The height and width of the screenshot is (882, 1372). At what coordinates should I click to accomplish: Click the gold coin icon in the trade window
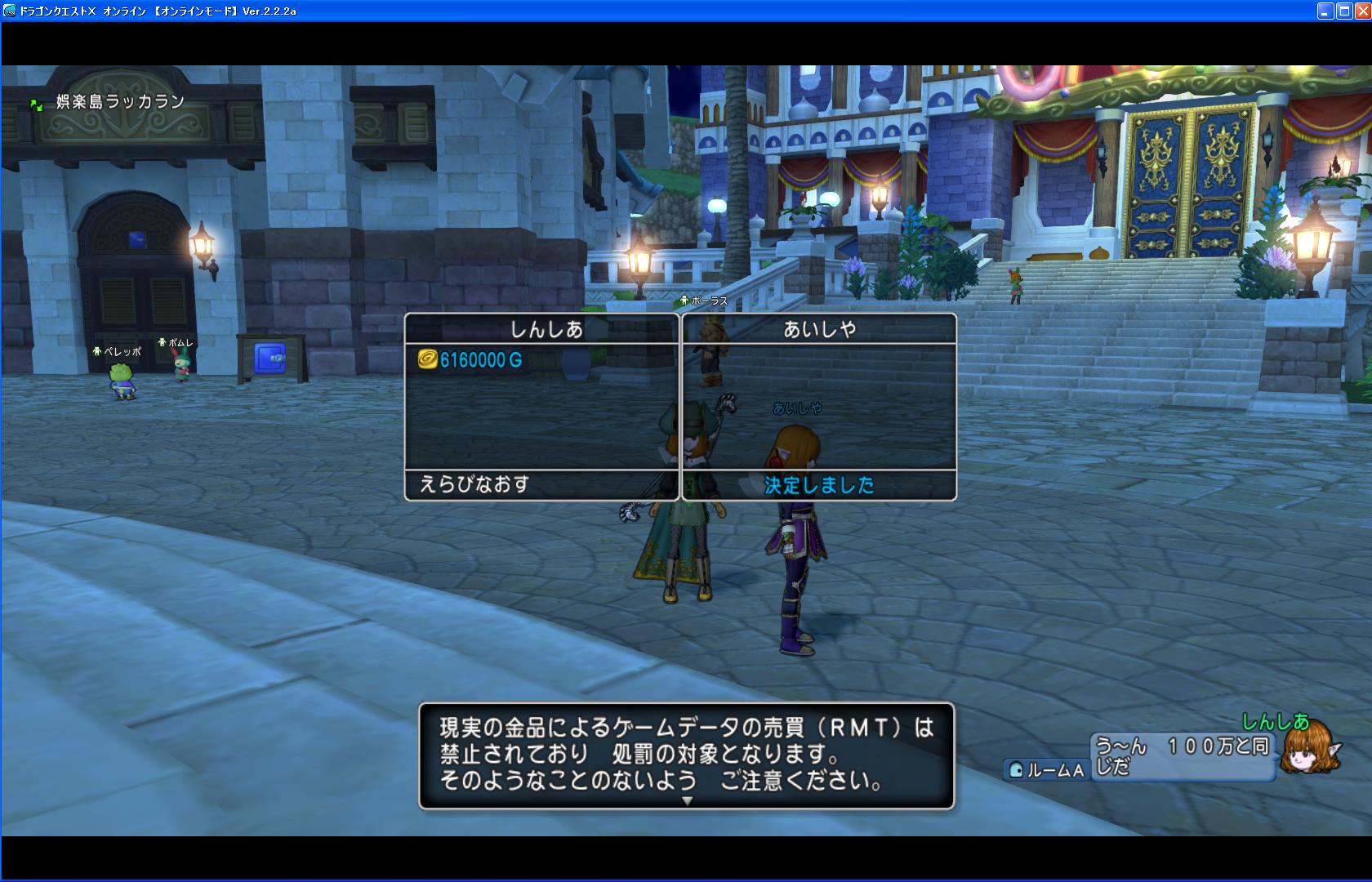pyautogui.click(x=427, y=357)
